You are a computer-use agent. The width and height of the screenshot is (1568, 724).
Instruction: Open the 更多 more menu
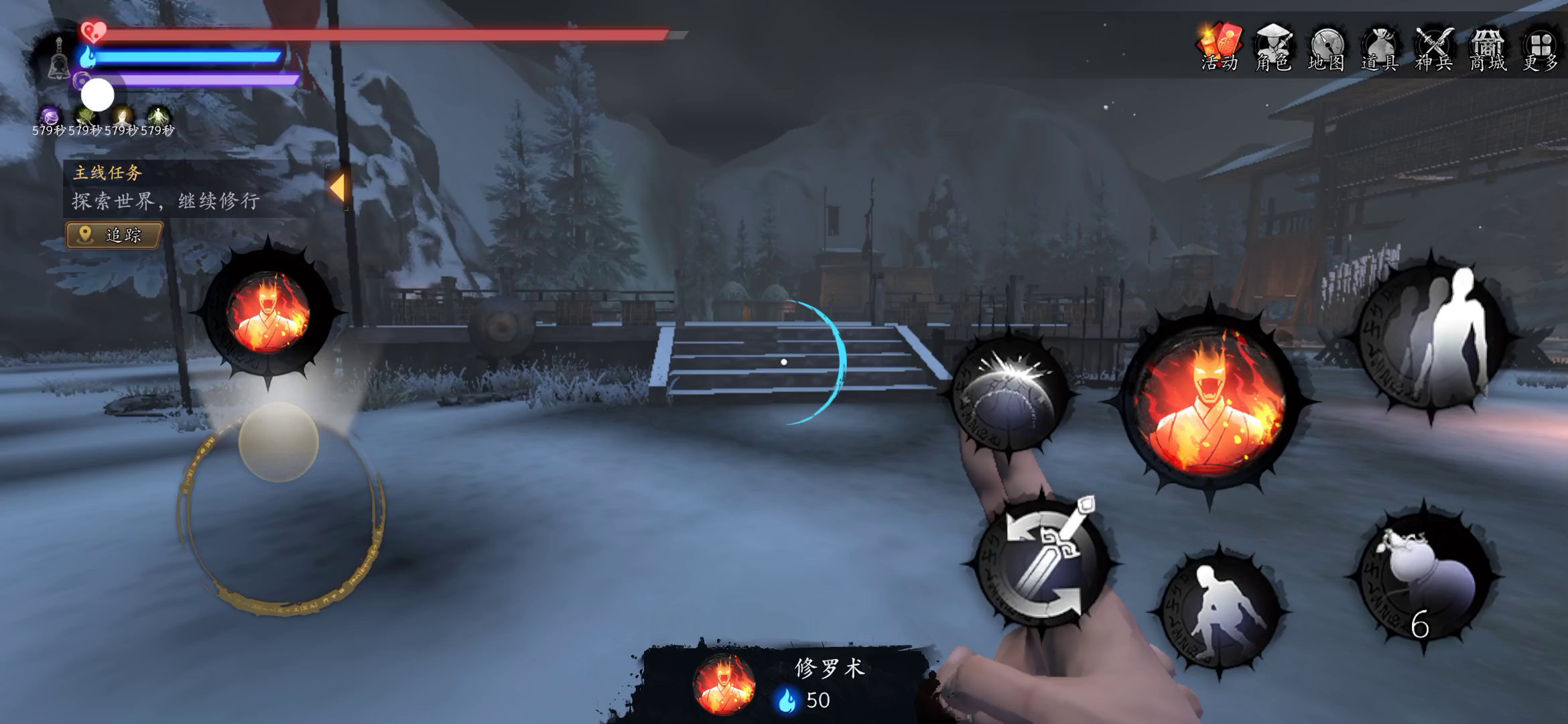click(1541, 47)
